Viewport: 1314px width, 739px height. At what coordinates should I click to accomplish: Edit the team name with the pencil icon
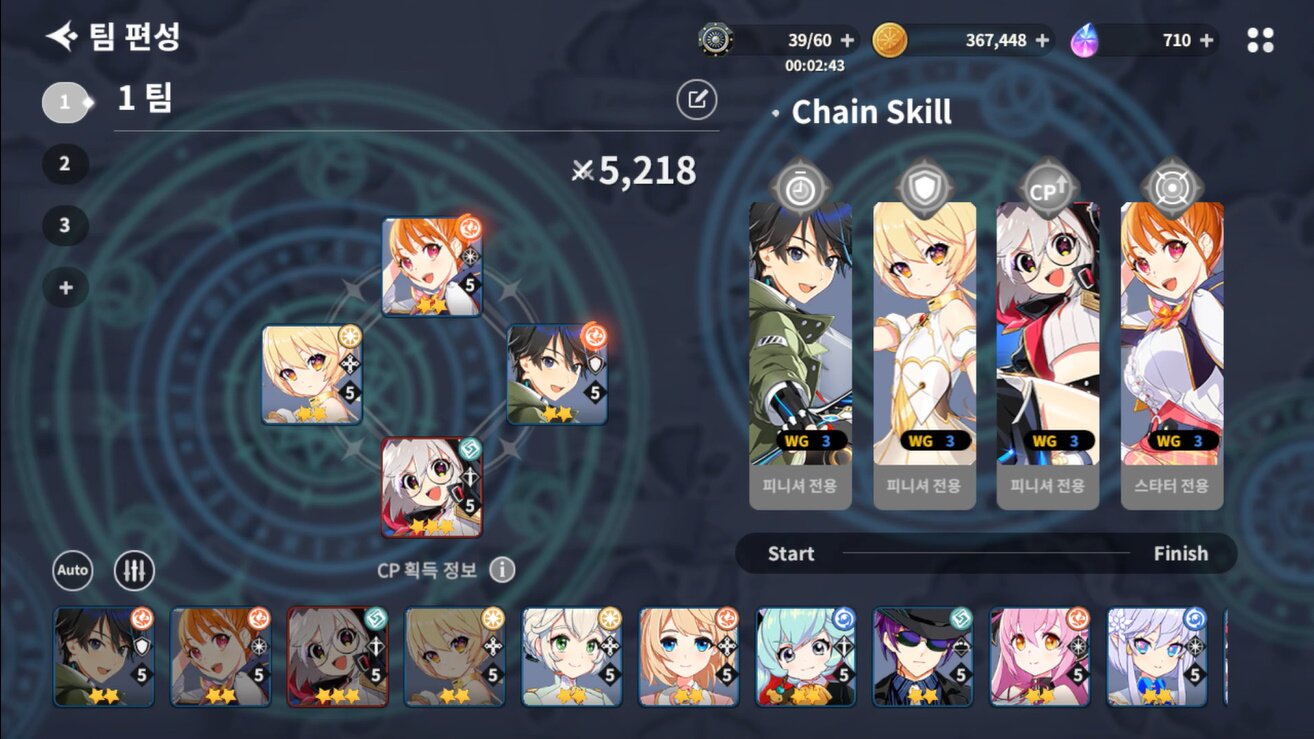(696, 99)
